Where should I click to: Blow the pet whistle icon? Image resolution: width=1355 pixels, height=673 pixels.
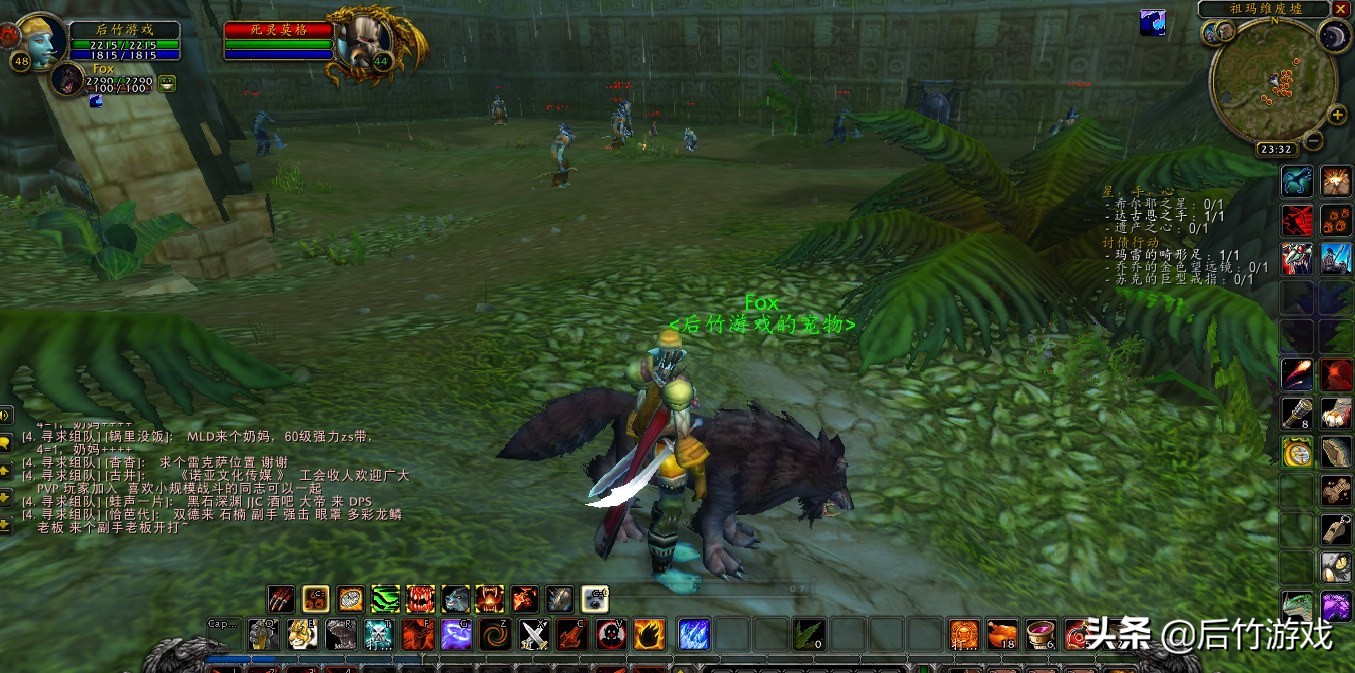point(1336,529)
